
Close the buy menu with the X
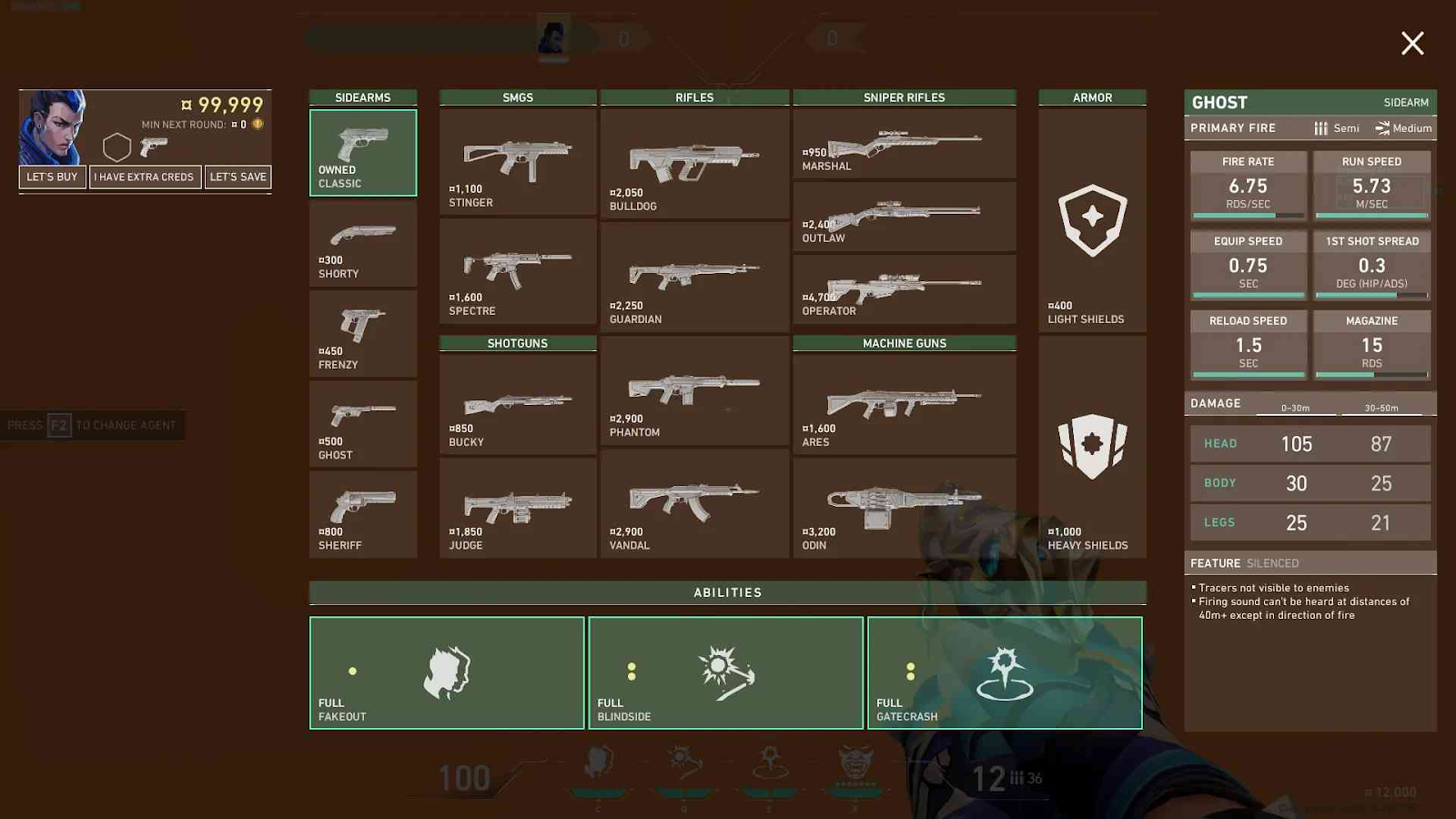[x=1412, y=43]
